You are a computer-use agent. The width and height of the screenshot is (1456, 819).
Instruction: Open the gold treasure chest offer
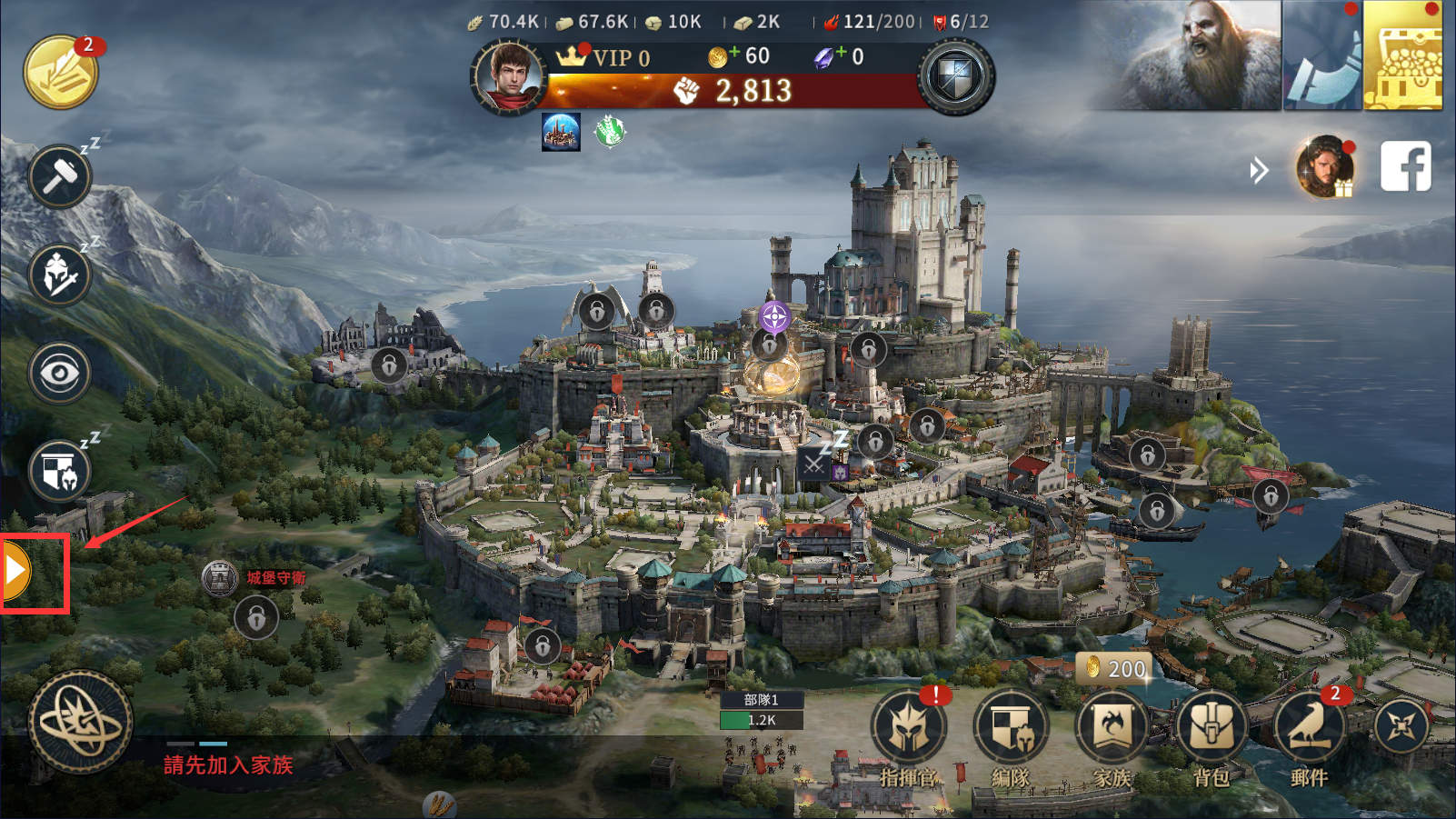1402,56
